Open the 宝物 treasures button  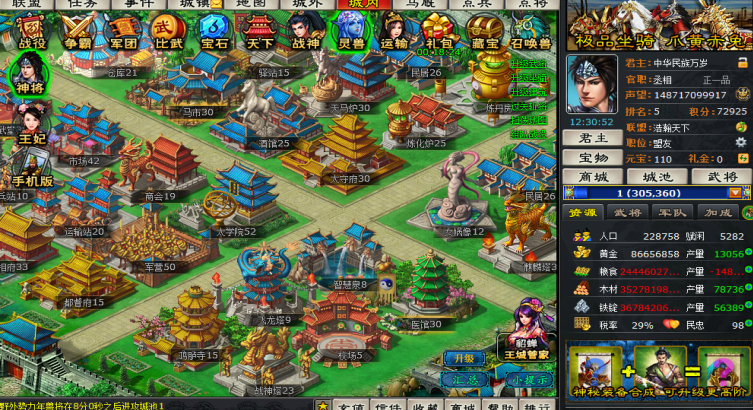click(x=593, y=158)
